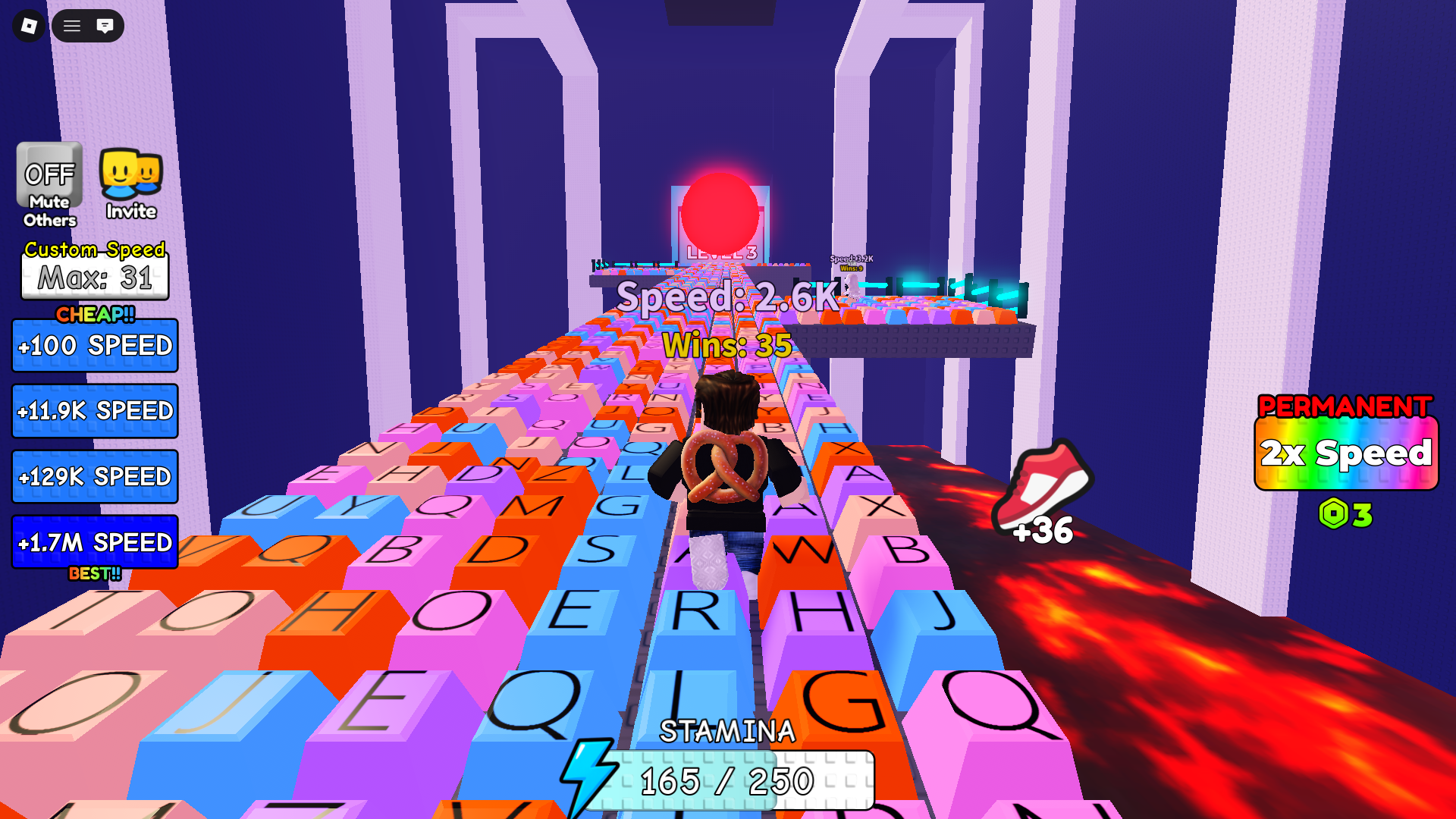Open the in-game chat

pyautogui.click(x=106, y=26)
